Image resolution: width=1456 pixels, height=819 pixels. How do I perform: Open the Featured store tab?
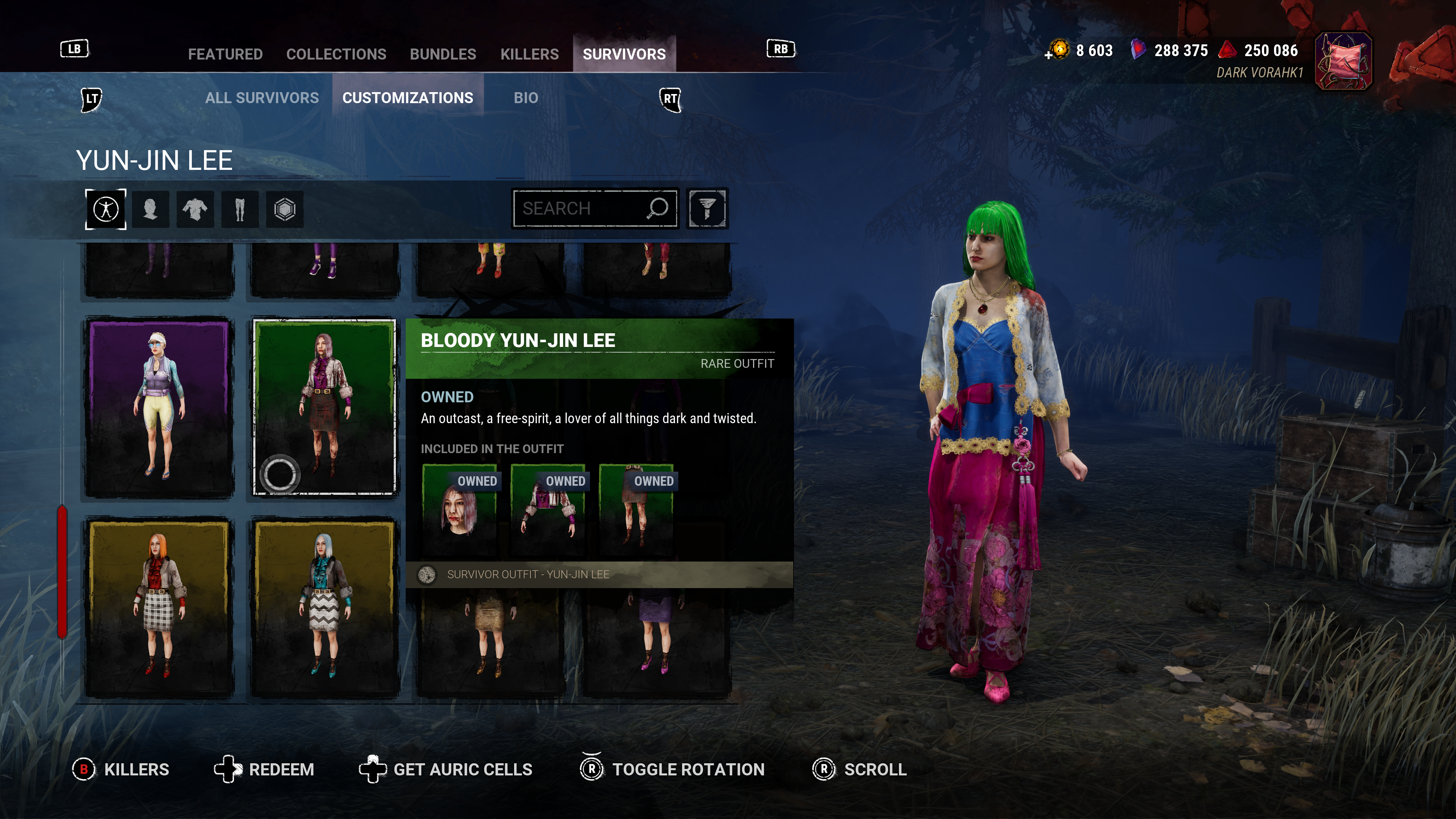225,54
